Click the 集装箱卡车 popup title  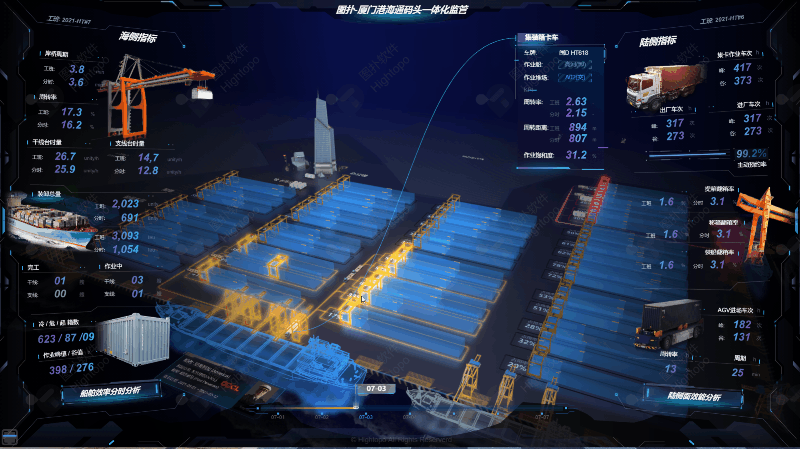pos(541,38)
